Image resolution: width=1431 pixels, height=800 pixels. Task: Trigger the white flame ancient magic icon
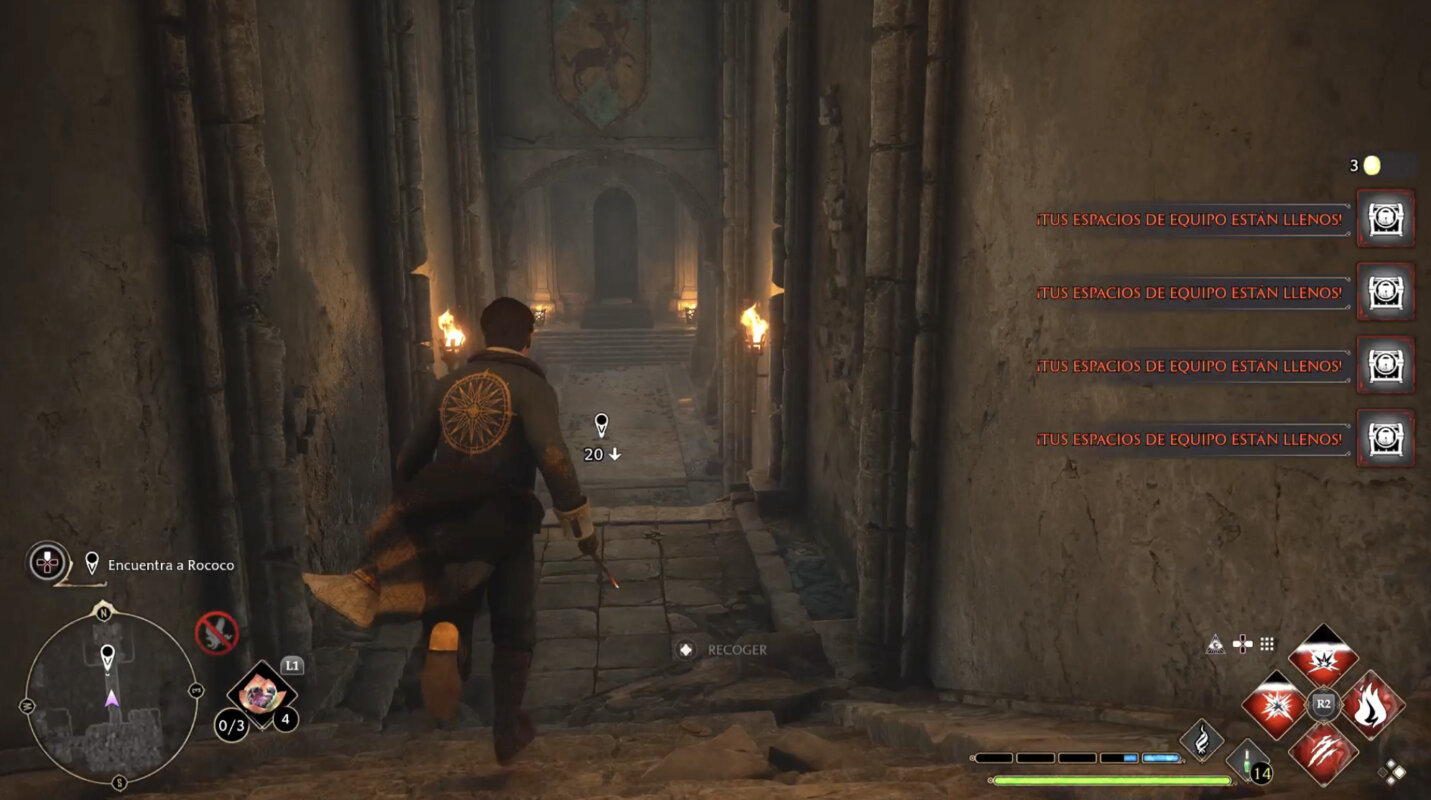tap(1201, 741)
